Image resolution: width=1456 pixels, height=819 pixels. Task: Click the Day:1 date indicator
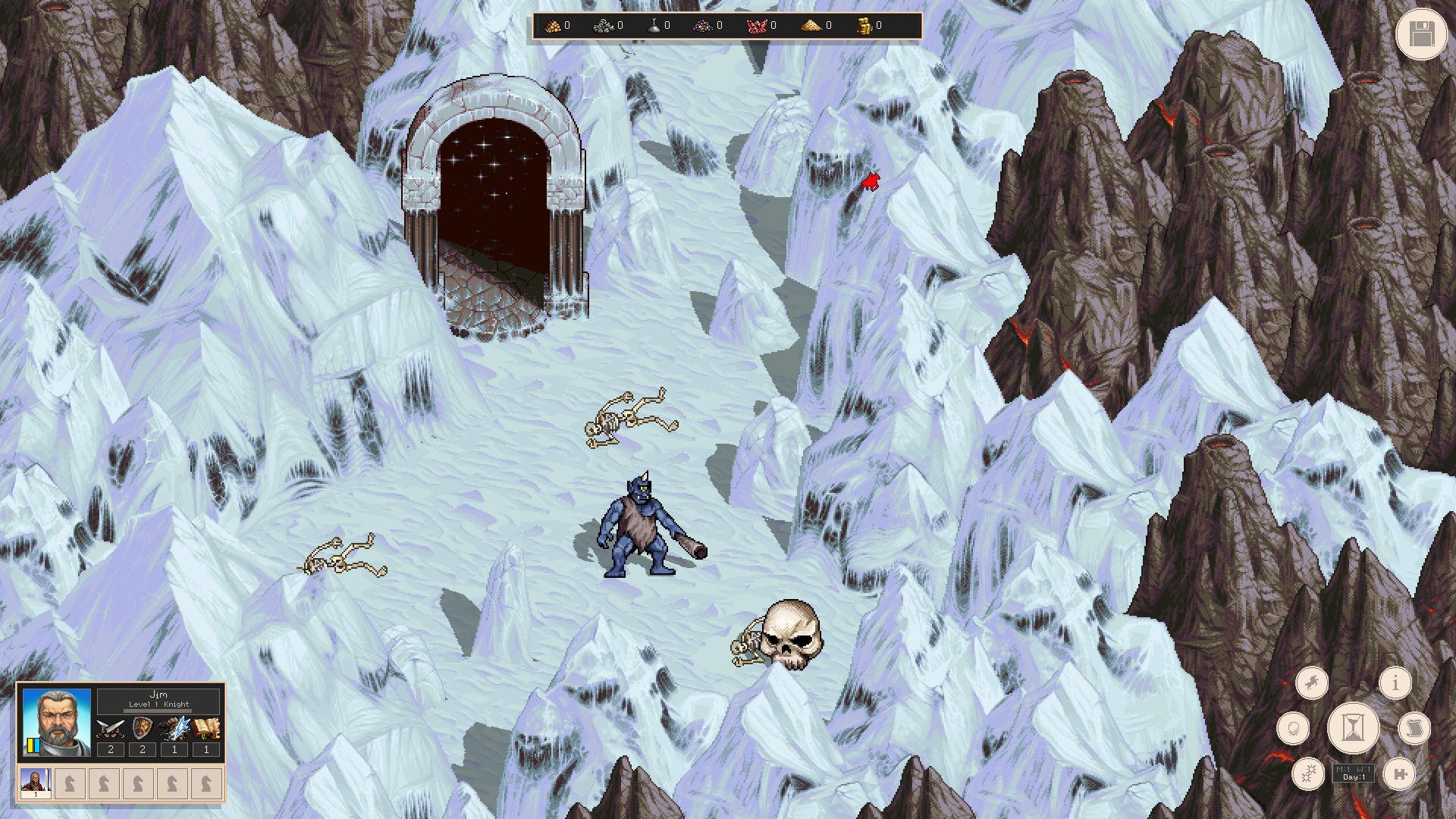(x=1354, y=779)
